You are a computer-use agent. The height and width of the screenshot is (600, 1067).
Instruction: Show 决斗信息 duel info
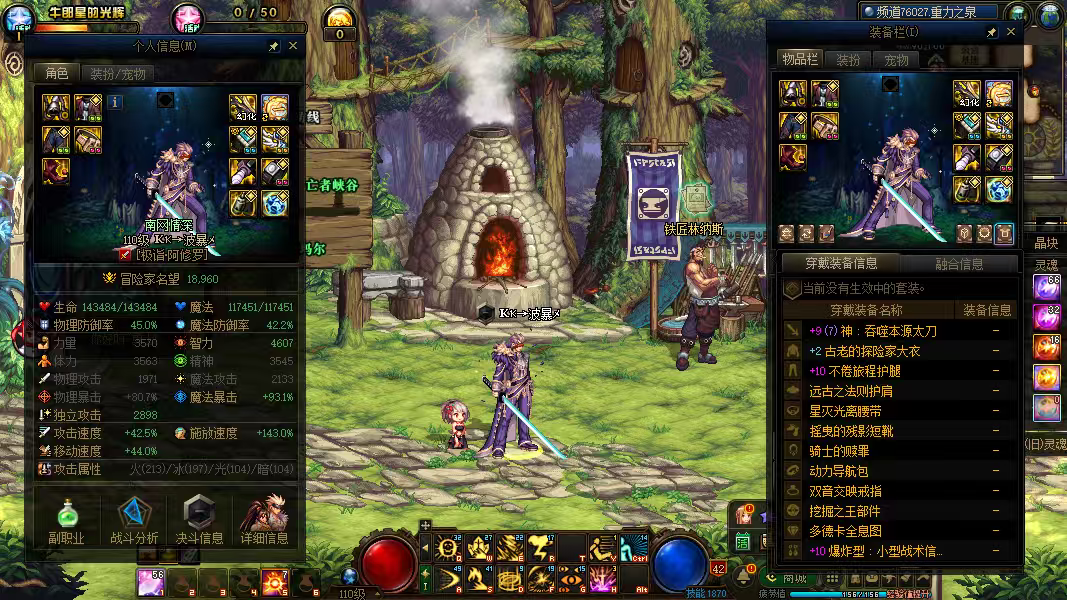pos(199,519)
